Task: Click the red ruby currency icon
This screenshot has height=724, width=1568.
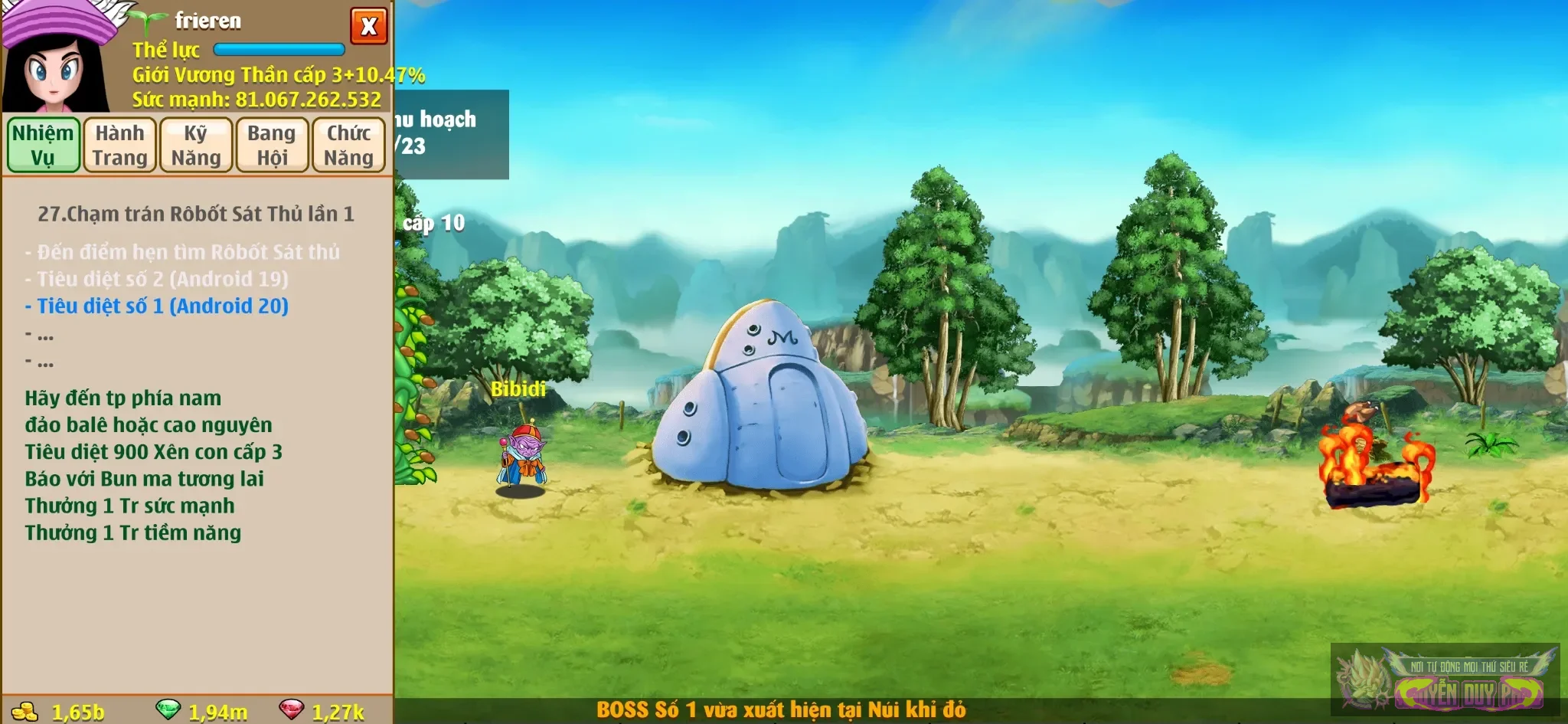Action: pyautogui.click(x=291, y=709)
